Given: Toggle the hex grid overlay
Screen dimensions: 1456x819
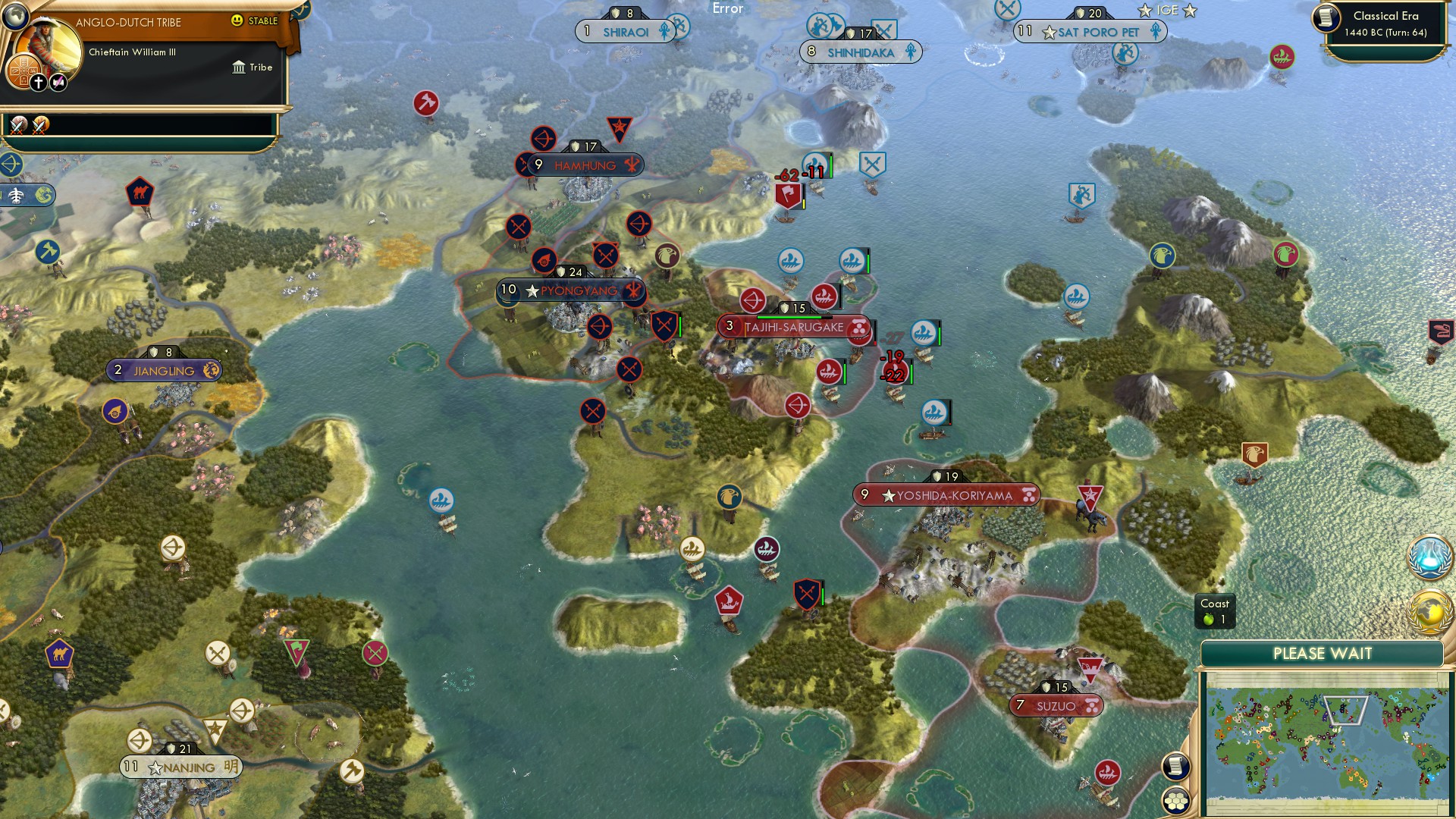Looking at the screenshot, I should (1176, 801).
